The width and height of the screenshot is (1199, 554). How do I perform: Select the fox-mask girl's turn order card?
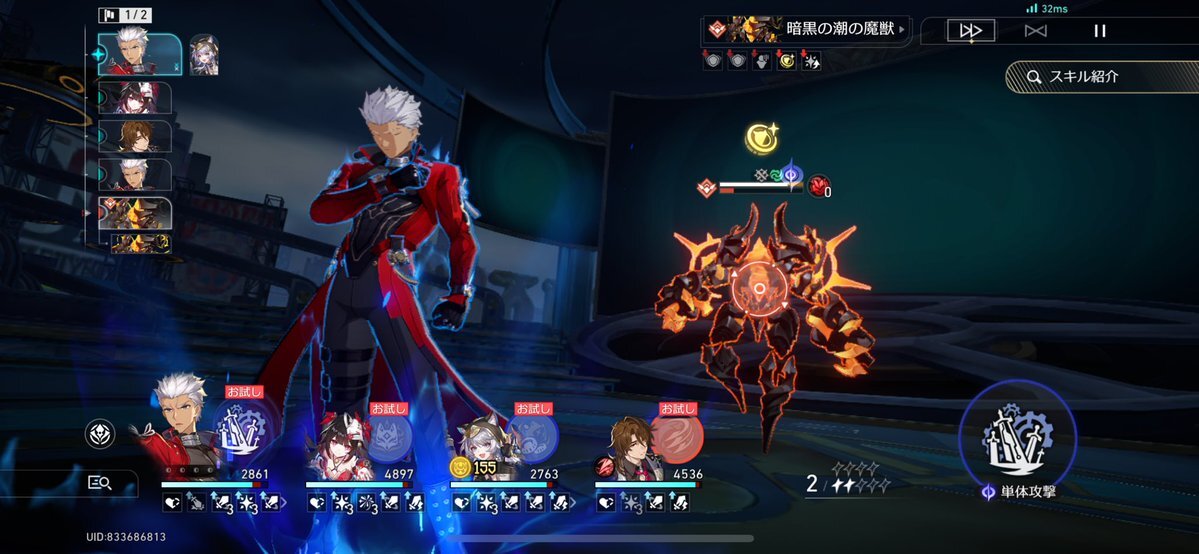137,98
